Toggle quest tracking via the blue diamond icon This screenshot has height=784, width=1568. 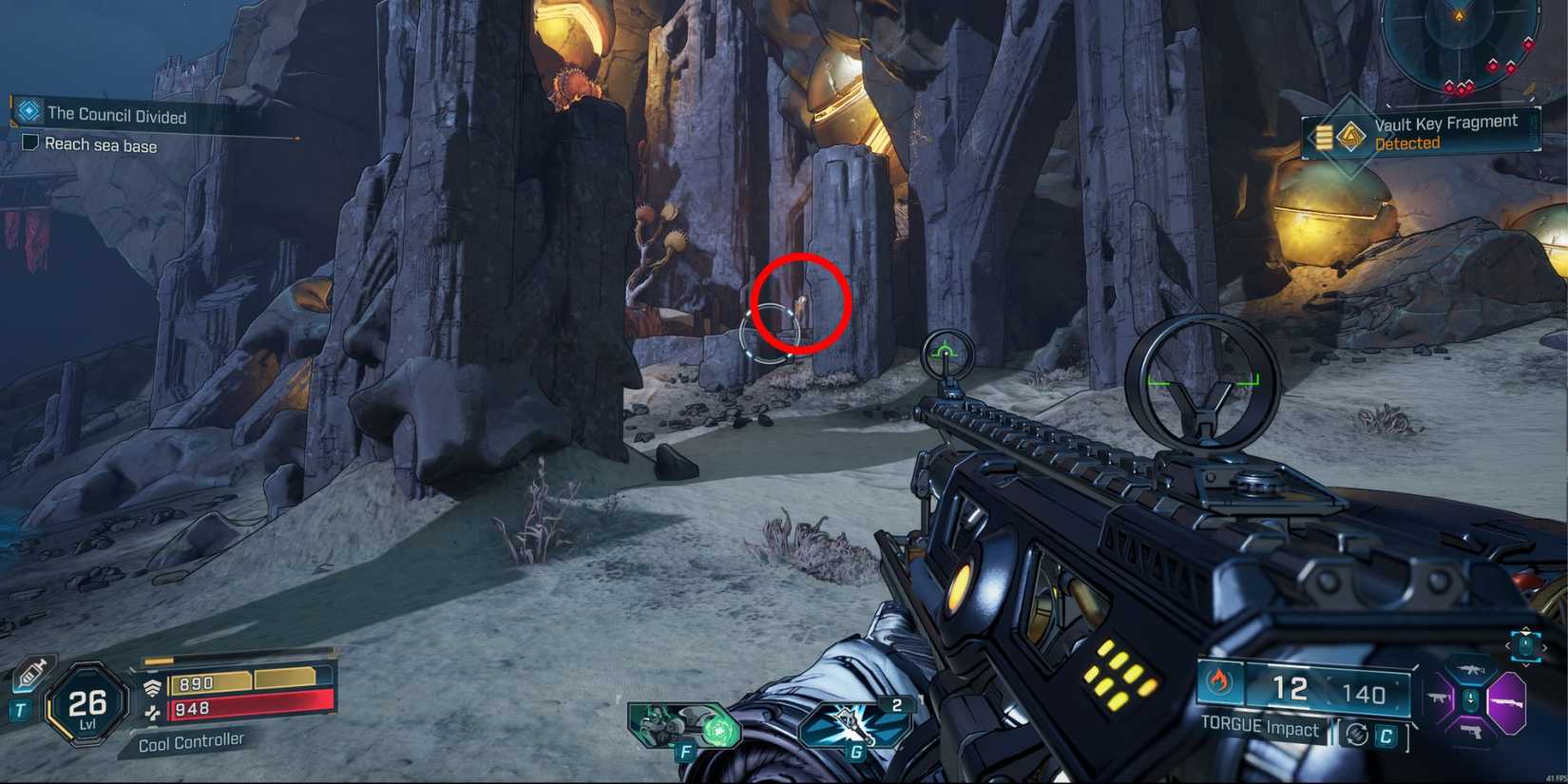coord(29,110)
